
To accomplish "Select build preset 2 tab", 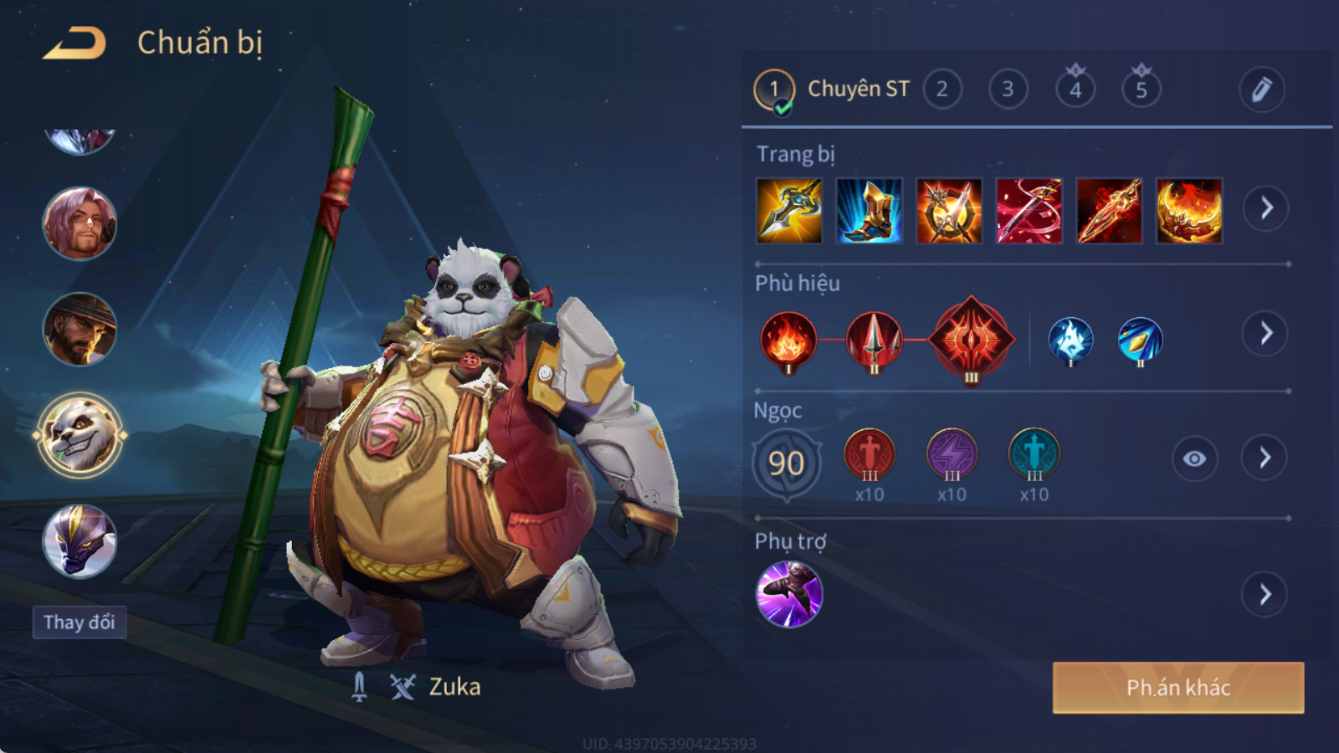I will (942, 90).
